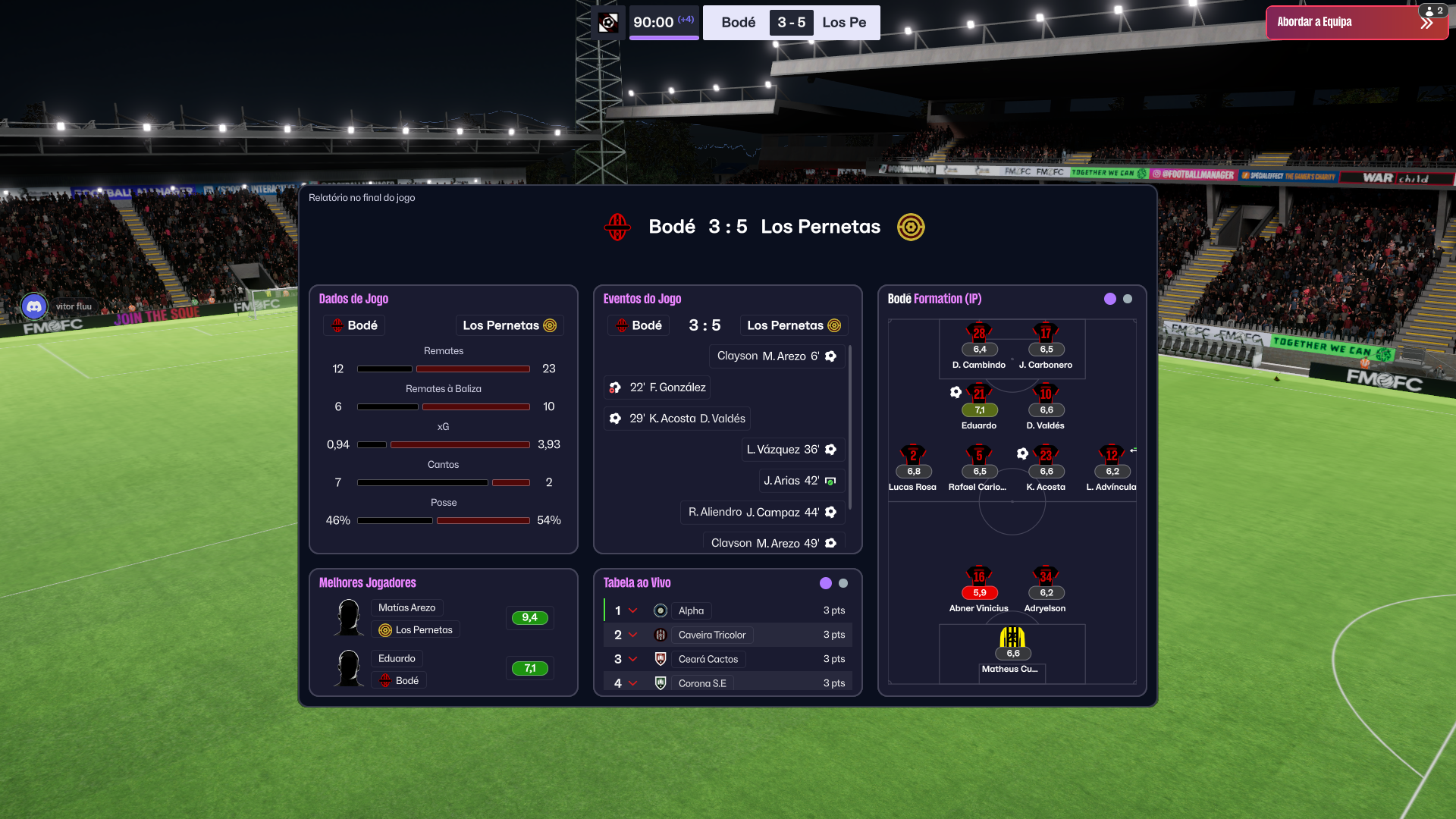This screenshot has width=1456, height=819.
Task: Click D. Cambindo's shirt number 28
Action: [x=979, y=333]
